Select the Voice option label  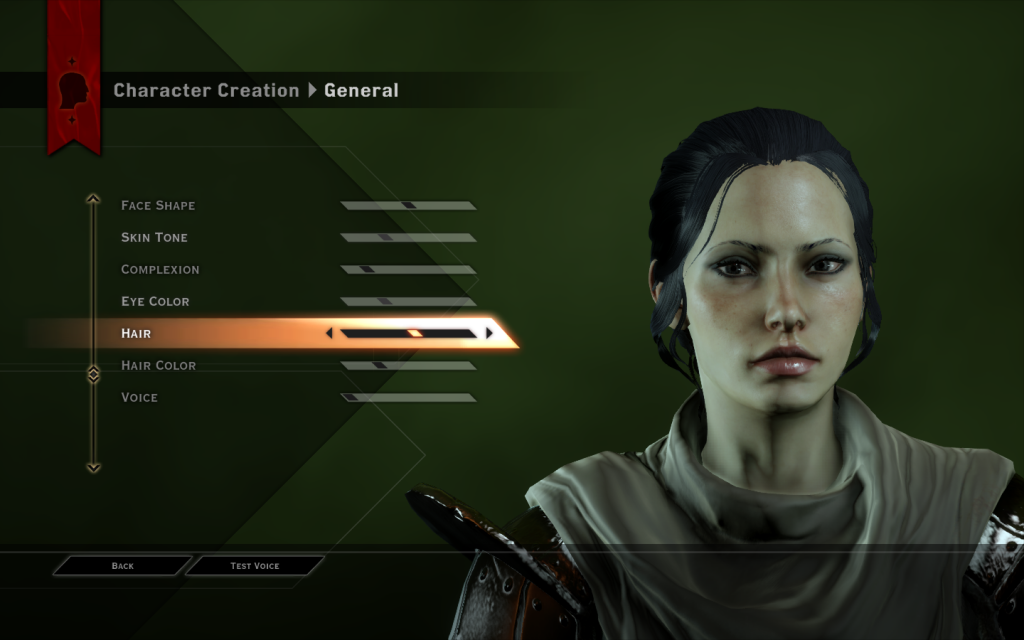(x=139, y=398)
